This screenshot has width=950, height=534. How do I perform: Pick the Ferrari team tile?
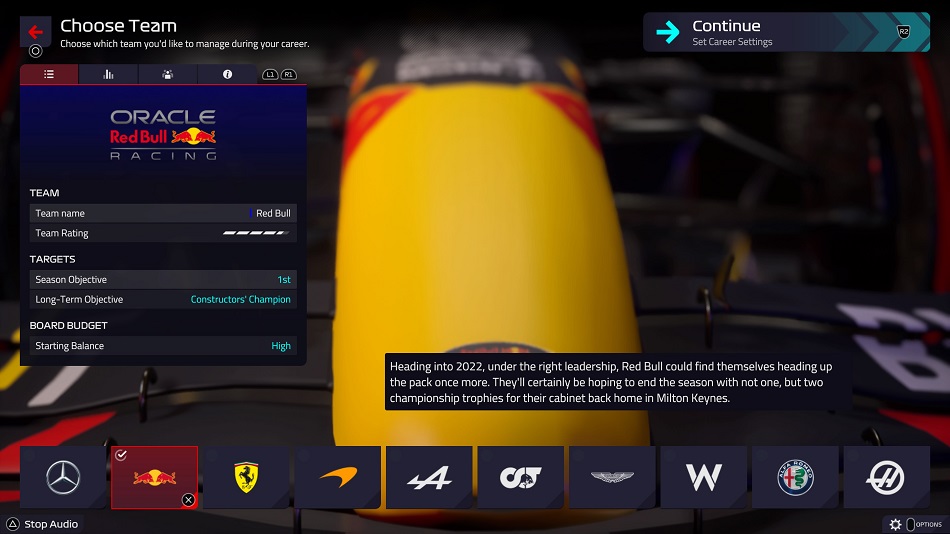(246, 477)
